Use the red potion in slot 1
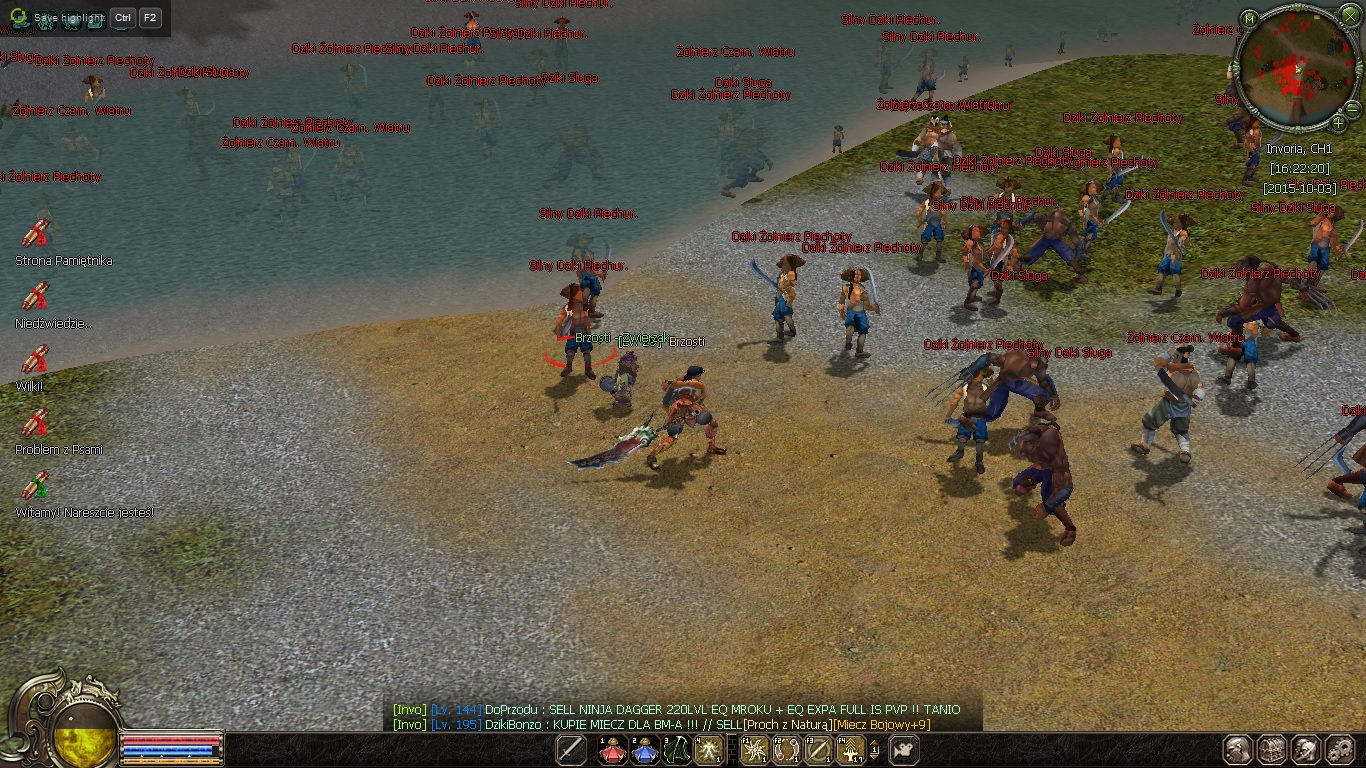This screenshot has height=768, width=1366. pyautogui.click(x=612, y=749)
